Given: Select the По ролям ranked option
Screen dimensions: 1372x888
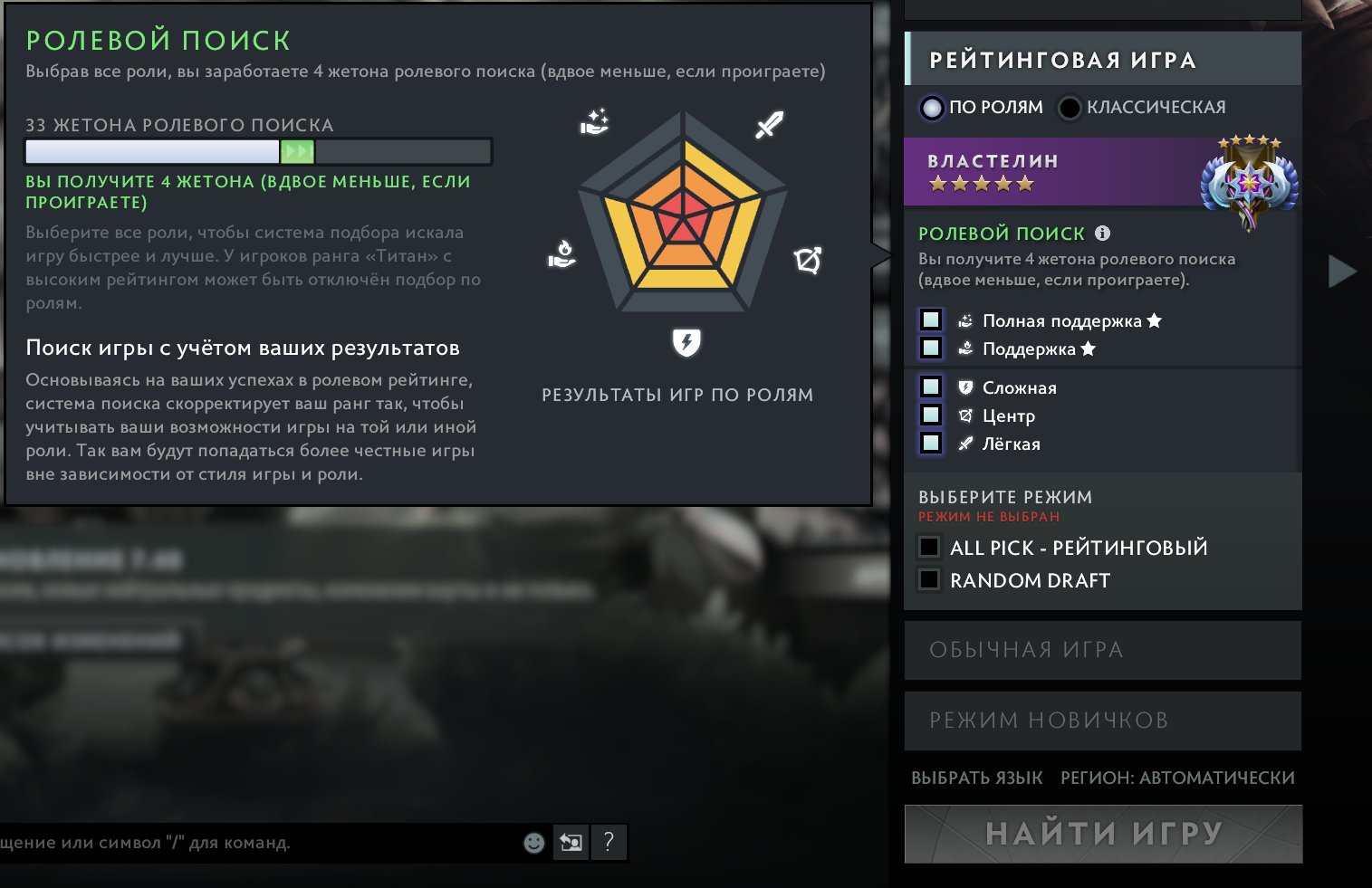Looking at the screenshot, I should coord(932,108).
